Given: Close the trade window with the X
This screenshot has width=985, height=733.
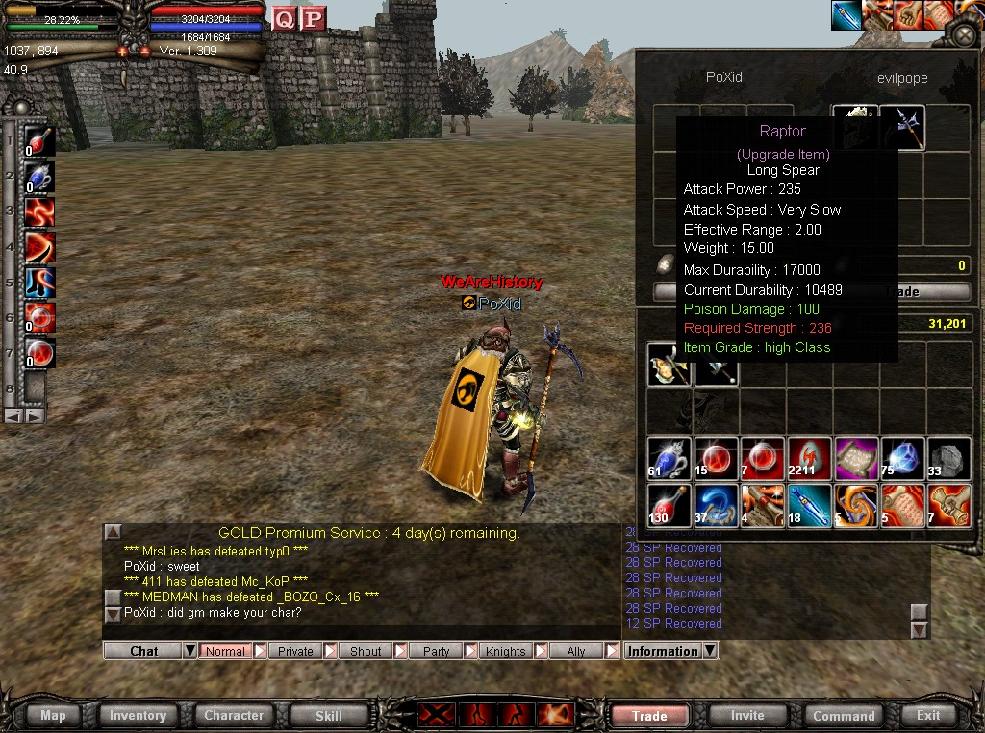Looking at the screenshot, I should [x=963, y=36].
